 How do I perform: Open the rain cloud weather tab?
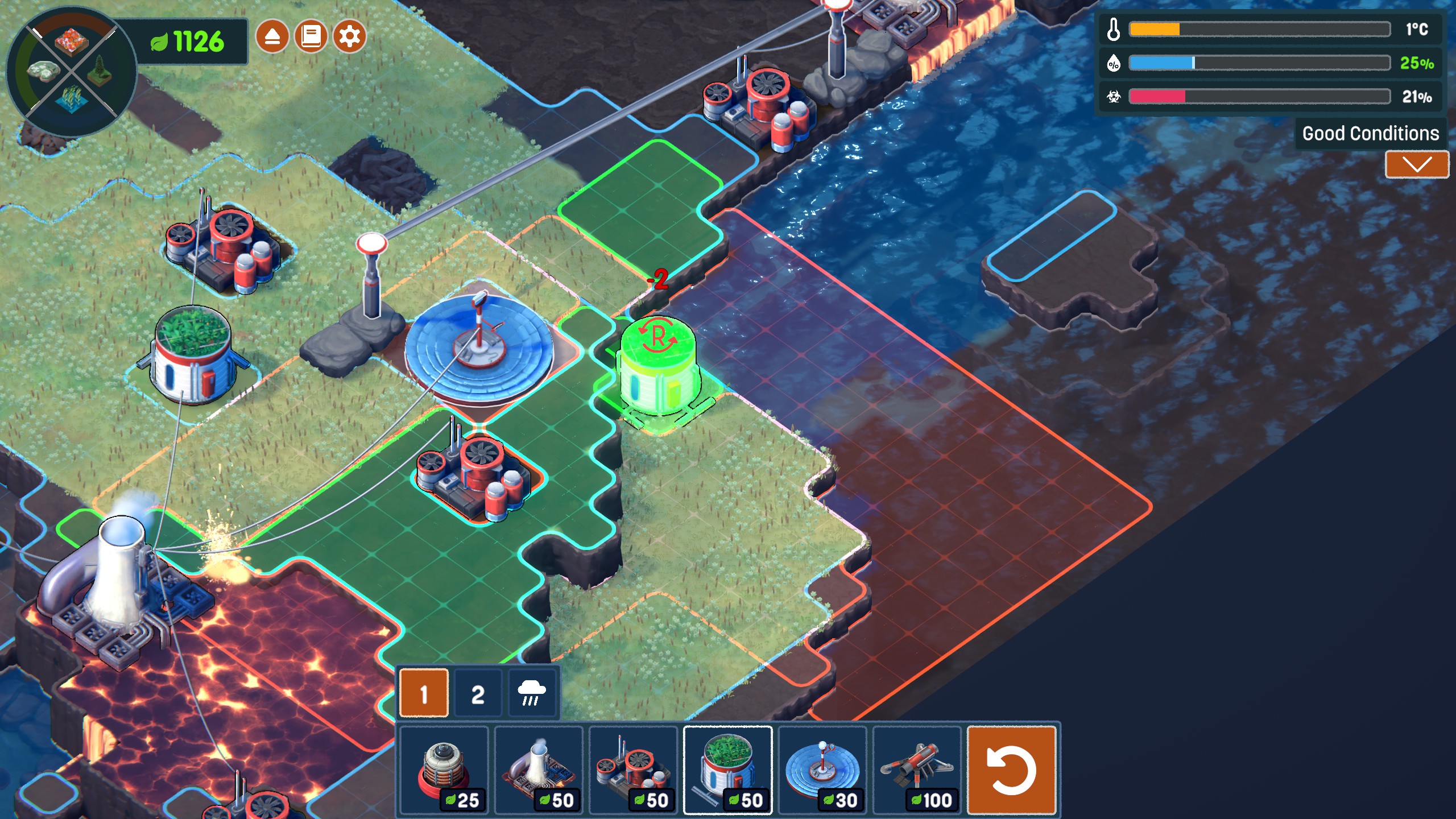531,693
